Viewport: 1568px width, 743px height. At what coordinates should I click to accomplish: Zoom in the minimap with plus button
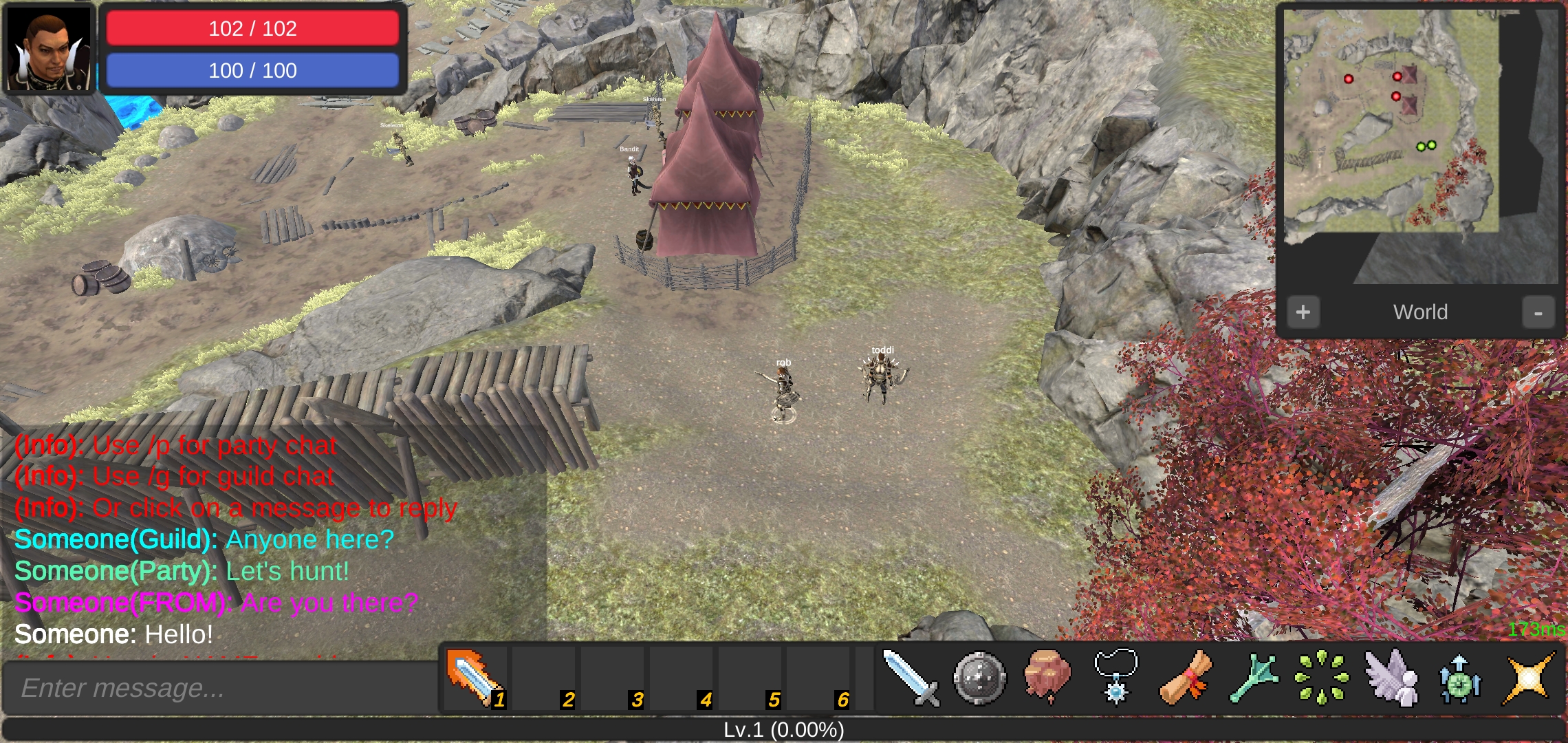pyautogui.click(x=1303, y=312)
